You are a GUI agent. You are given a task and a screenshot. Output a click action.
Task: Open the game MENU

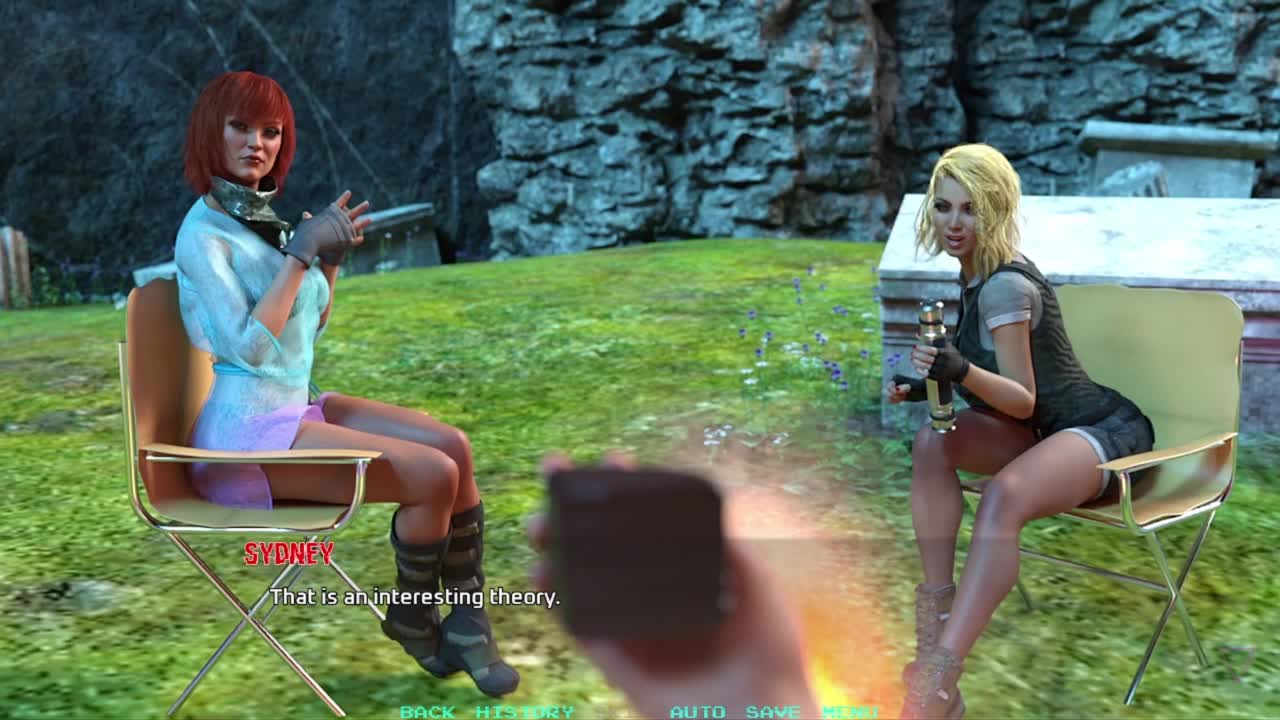850,712
